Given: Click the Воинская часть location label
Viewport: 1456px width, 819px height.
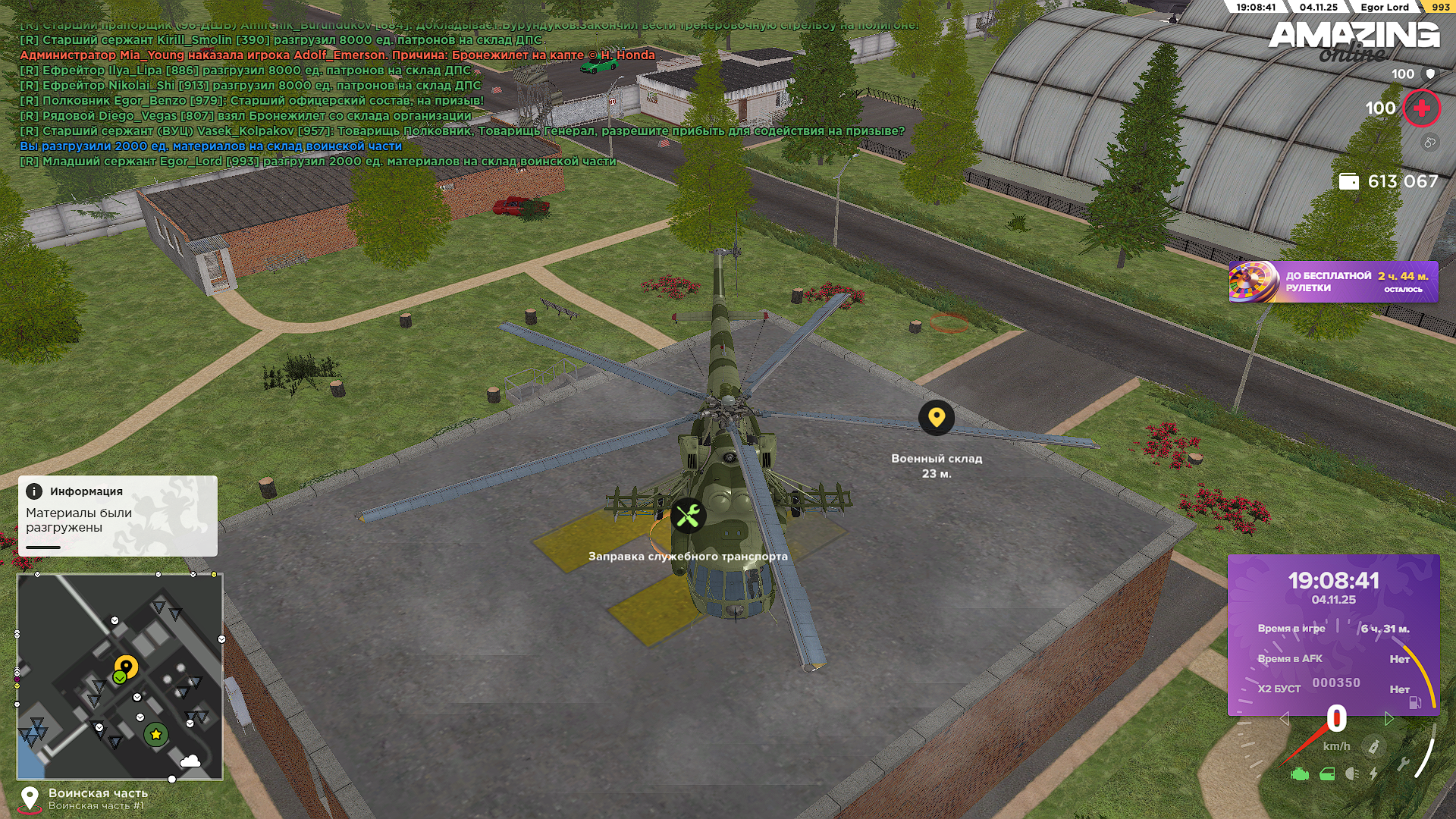Looking at the screenshot, I should pos(98,793).
